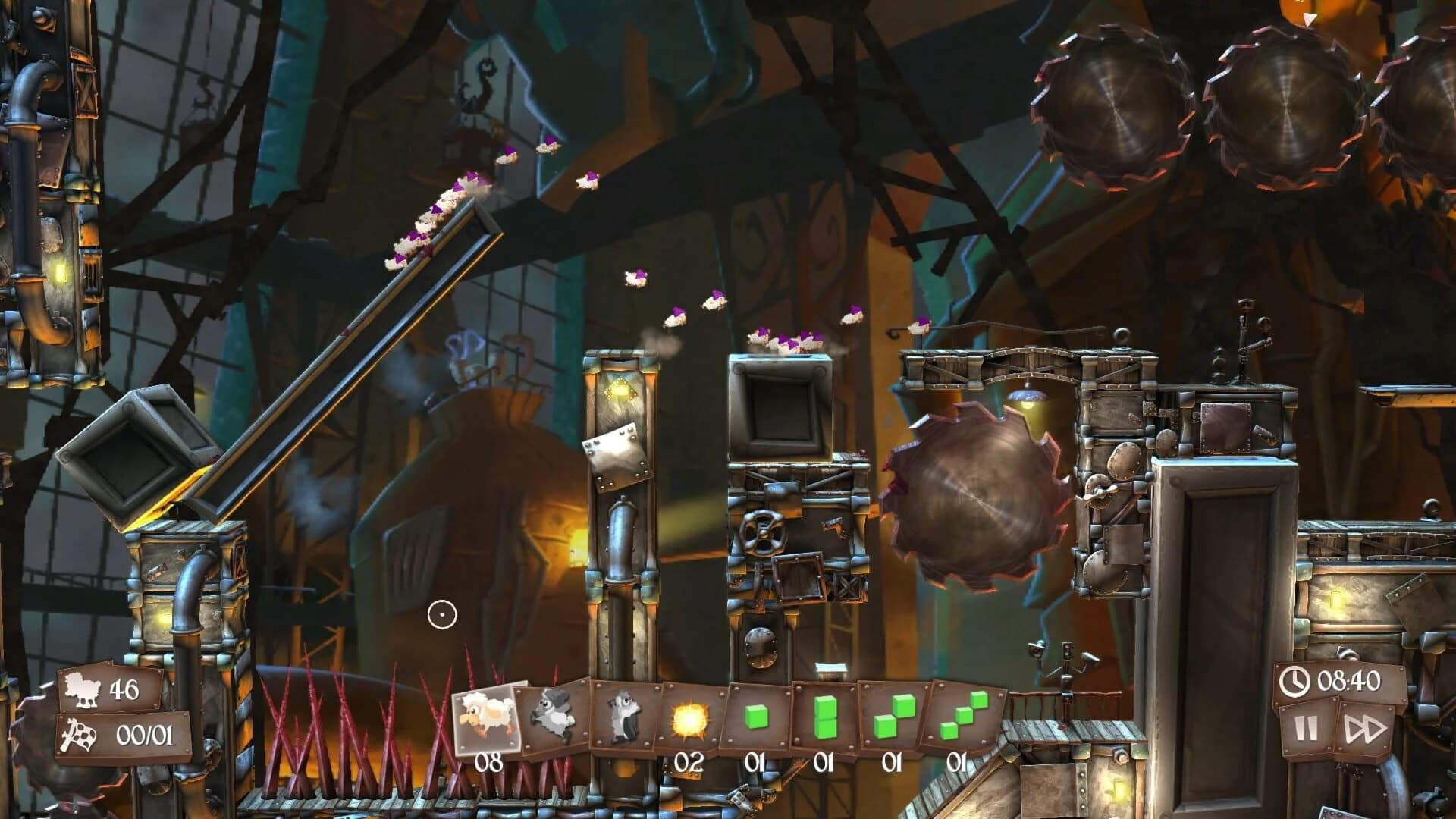Image resolution: width=1456 pixels, height=819 pixels.
Task: Click the circular target reticle on screen
Action: pyautogui.click(x=443, y=616)
